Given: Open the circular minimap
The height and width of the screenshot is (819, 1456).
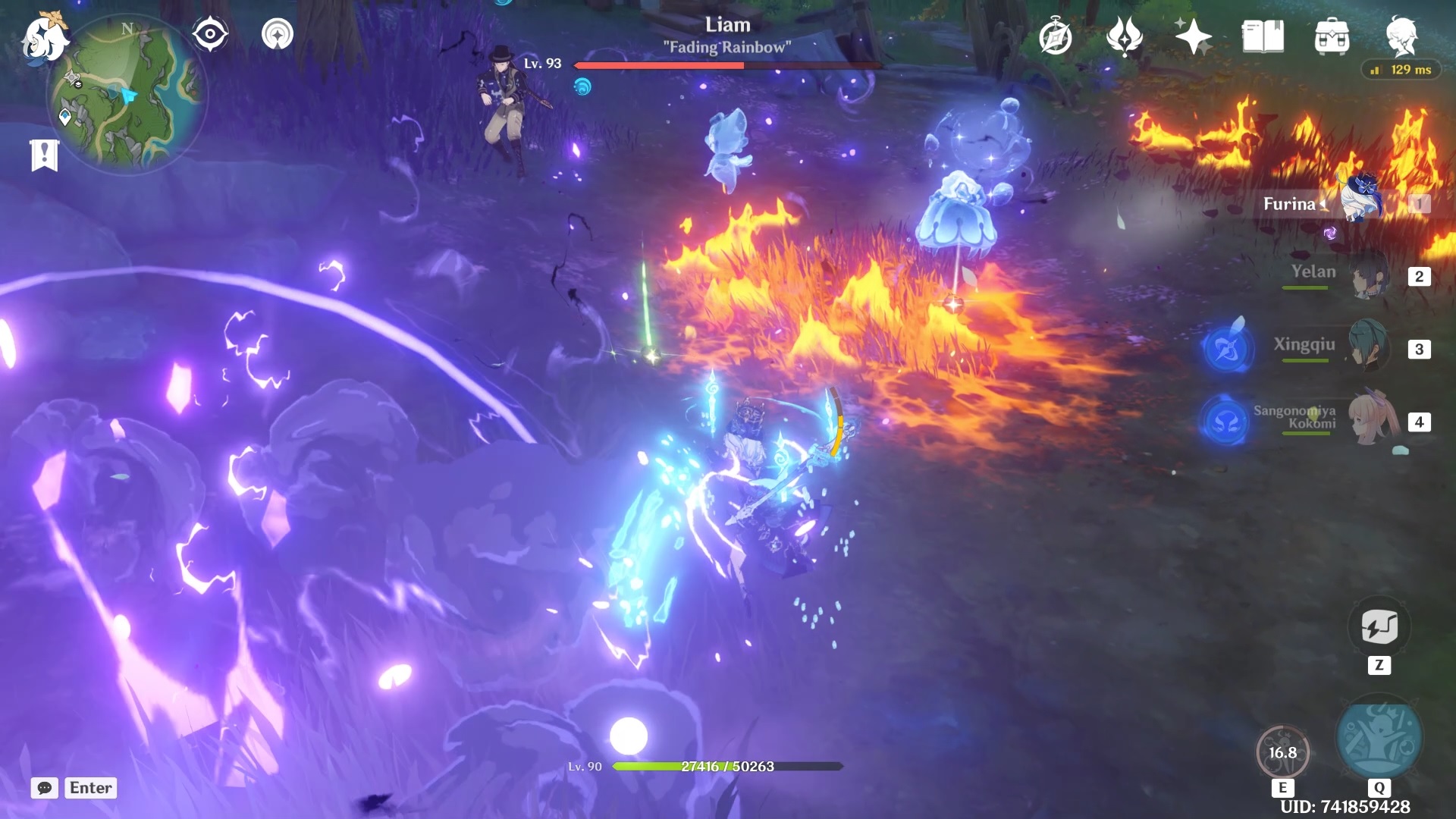Looking at the screenshot, I should (127, 94).
